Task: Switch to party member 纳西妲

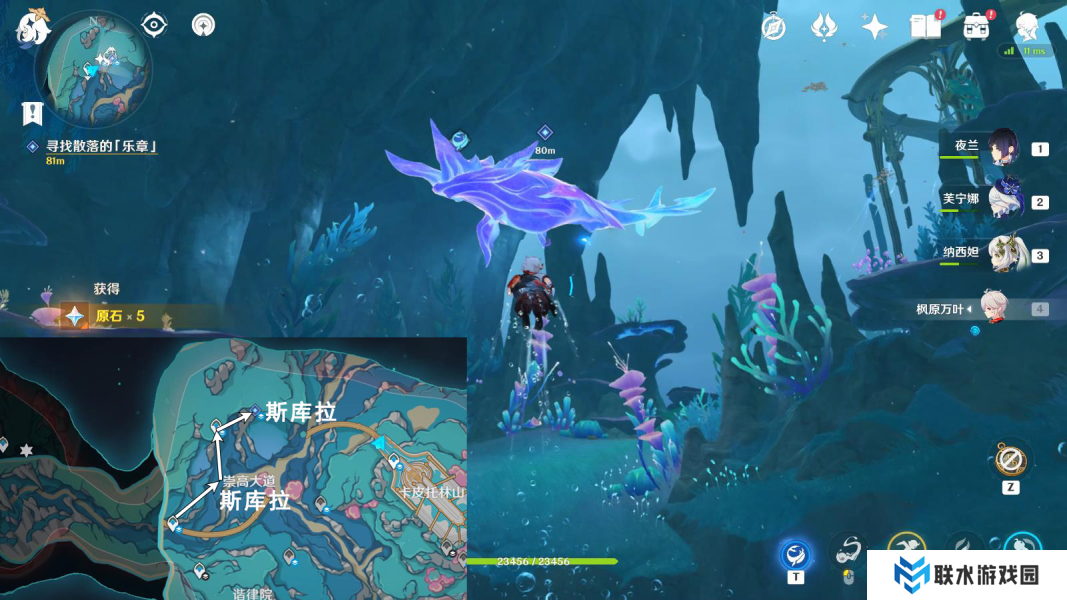Action: pyautogui.click(x=1002, y=255)
